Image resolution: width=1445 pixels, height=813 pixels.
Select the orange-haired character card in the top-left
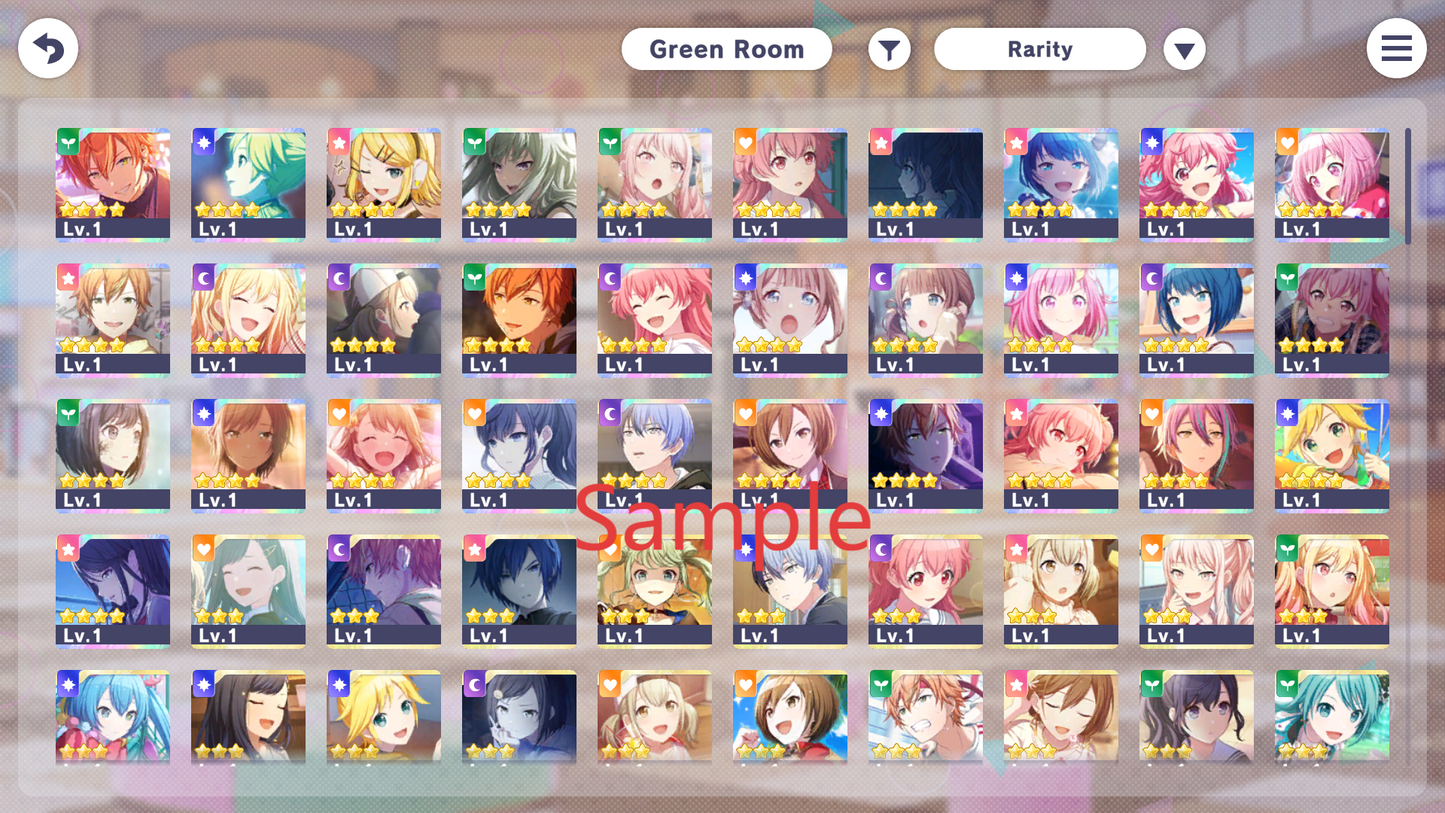click(x=112, y=185)
